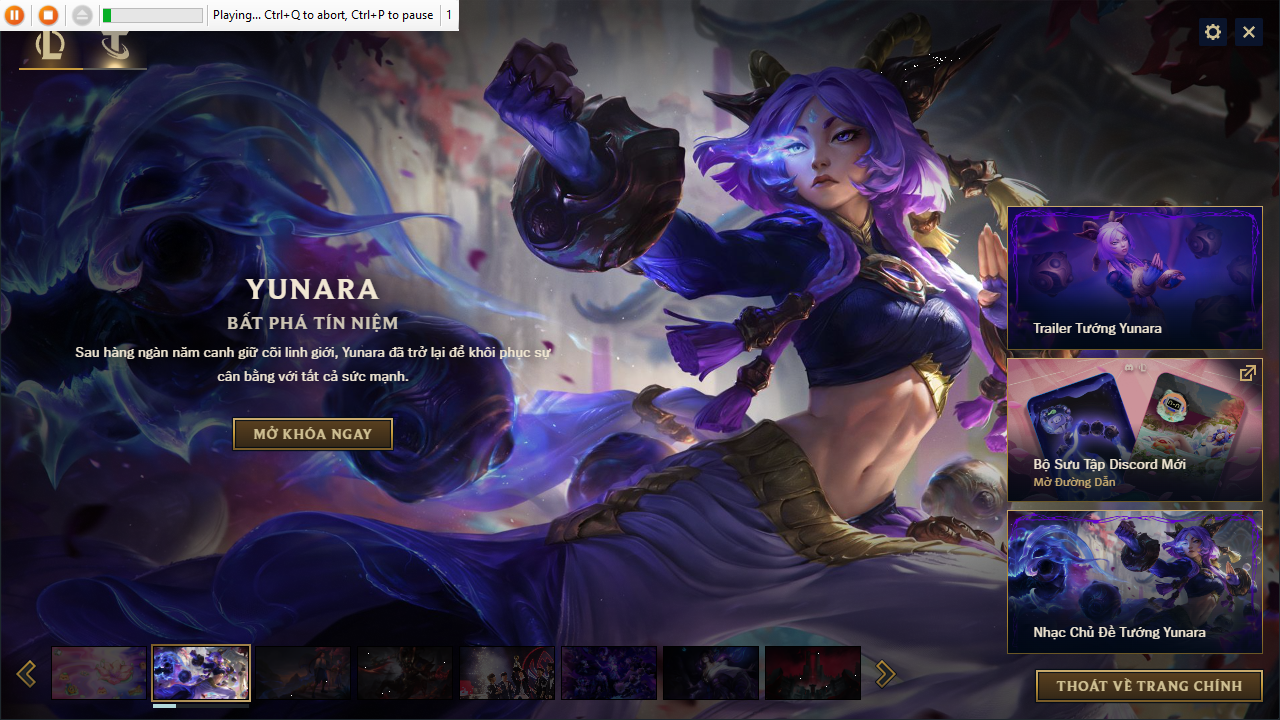1280x720 pixels.
Task: Select the red-banner team photo thumbnail
Action: click(x=507, y=673)
